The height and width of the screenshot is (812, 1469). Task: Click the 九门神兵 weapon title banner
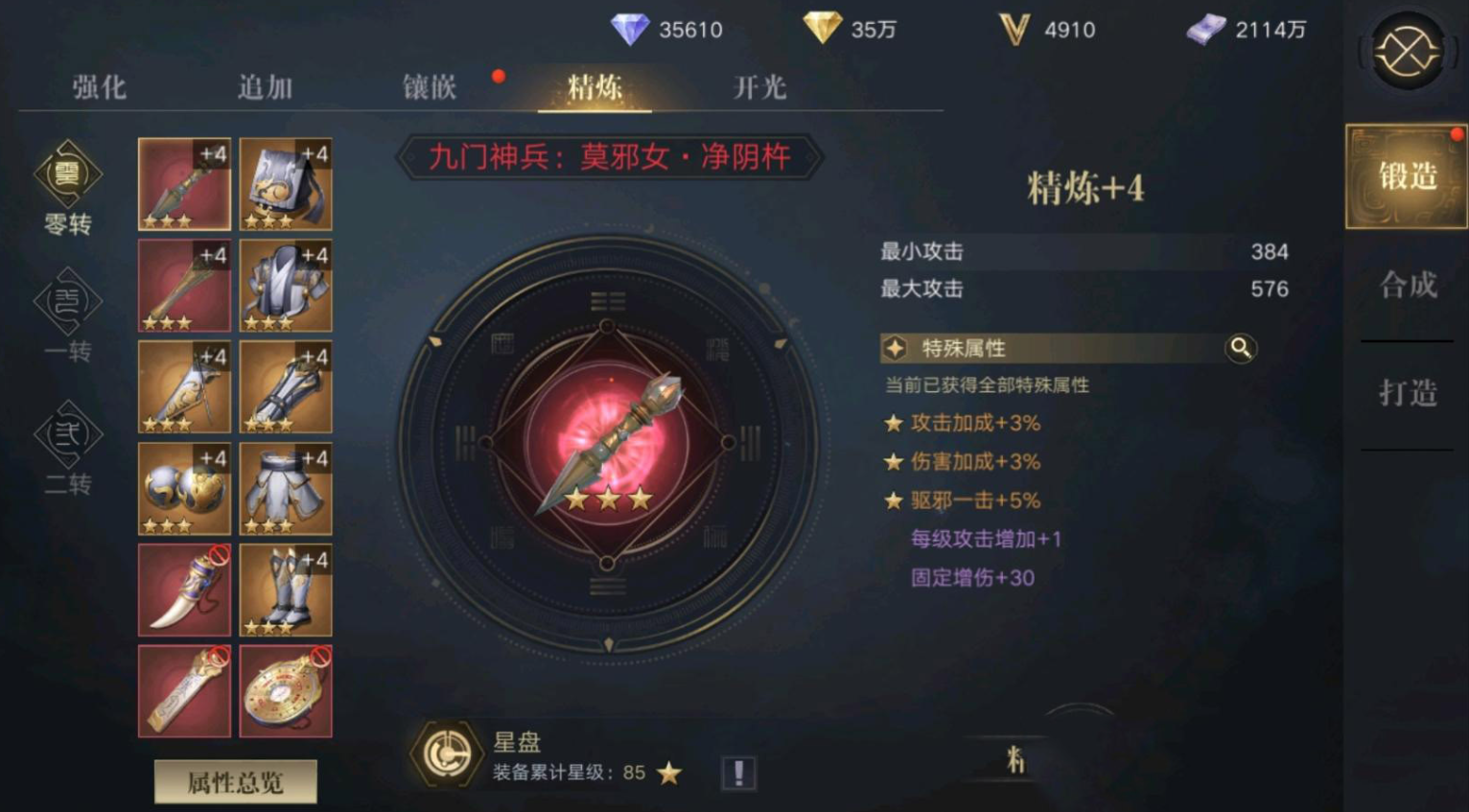point(607,158)
